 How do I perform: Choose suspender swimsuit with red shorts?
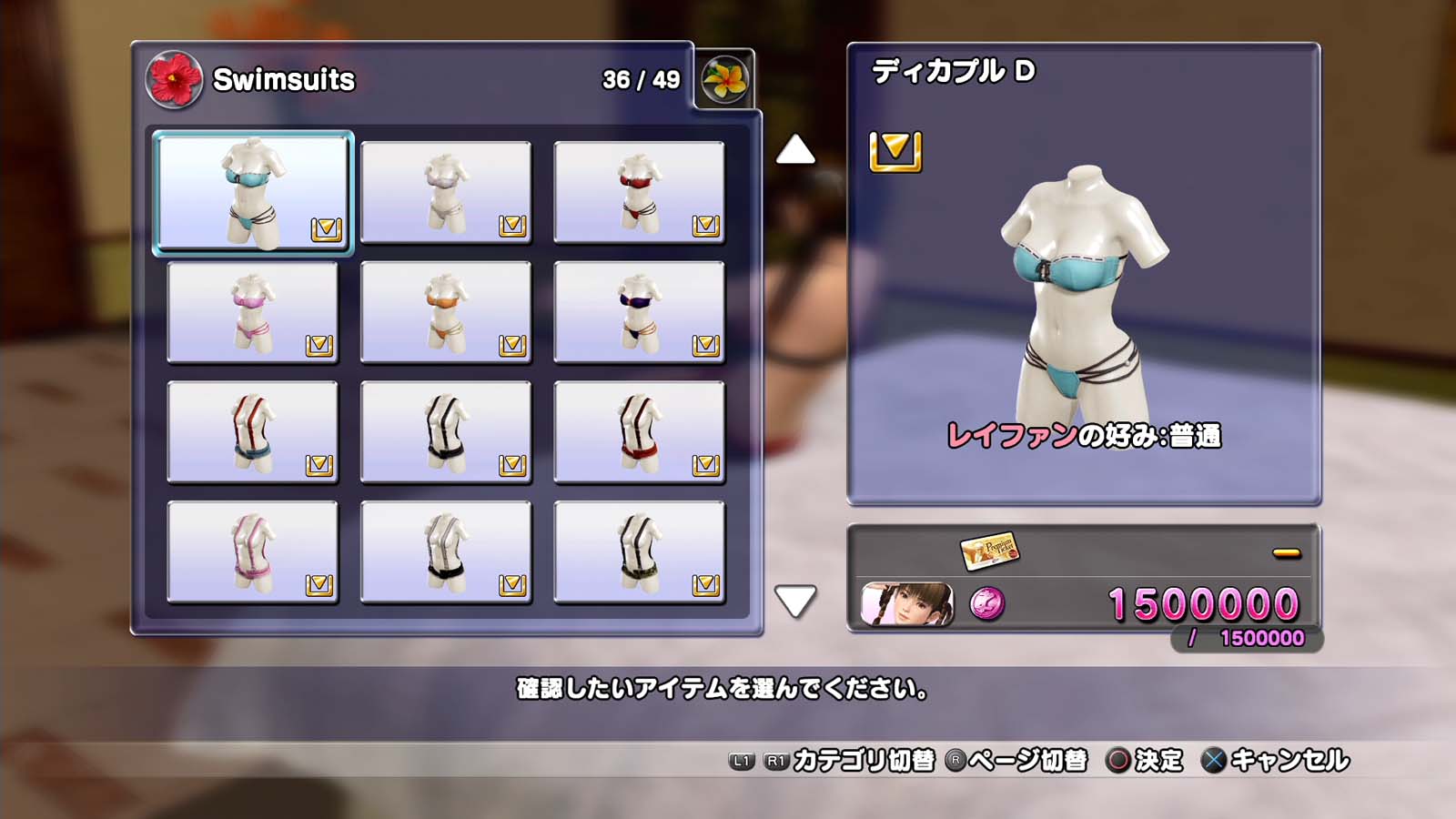tap(639, 432)
